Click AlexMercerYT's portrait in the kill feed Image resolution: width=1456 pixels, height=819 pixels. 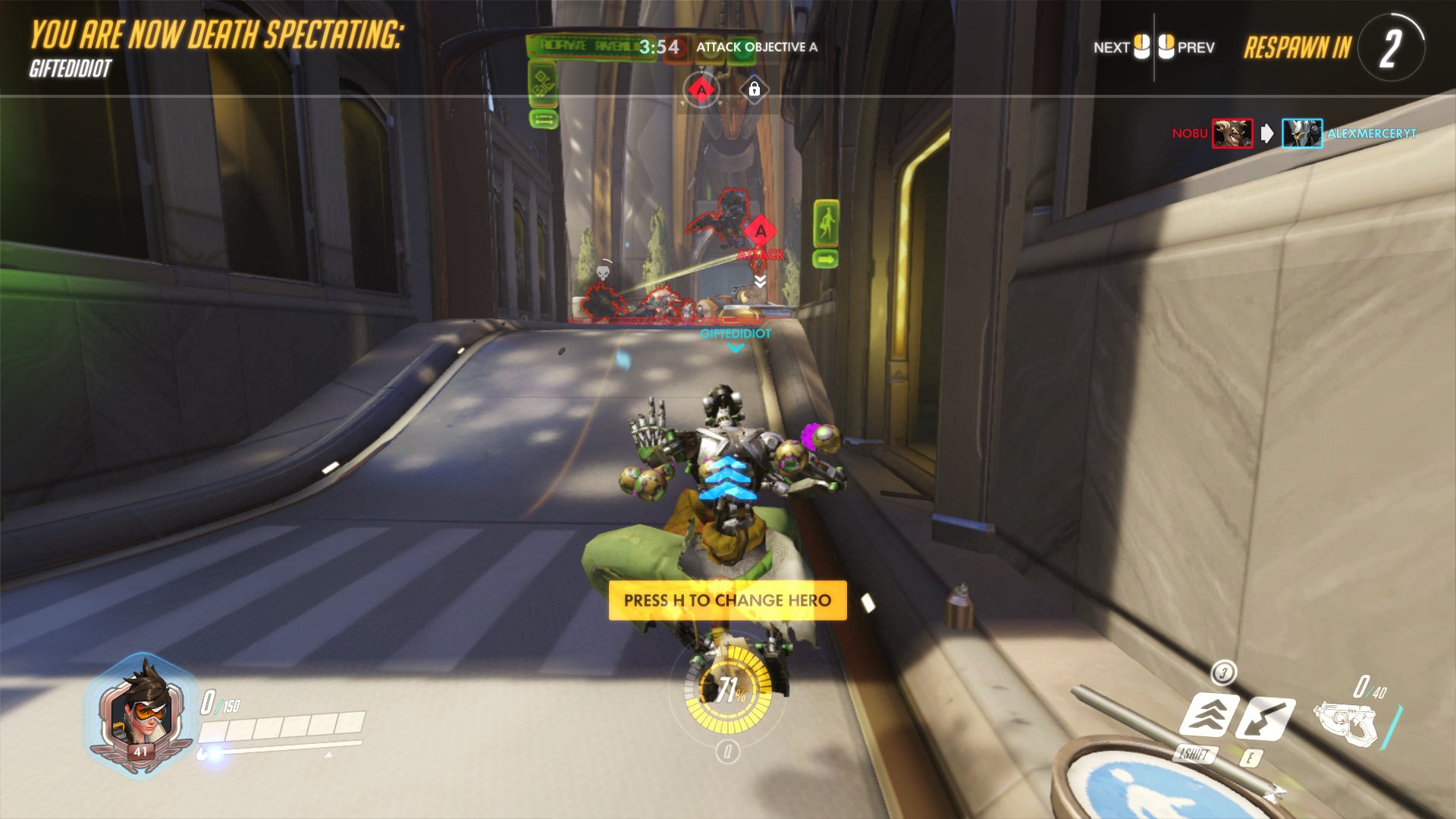(1302, 133)
